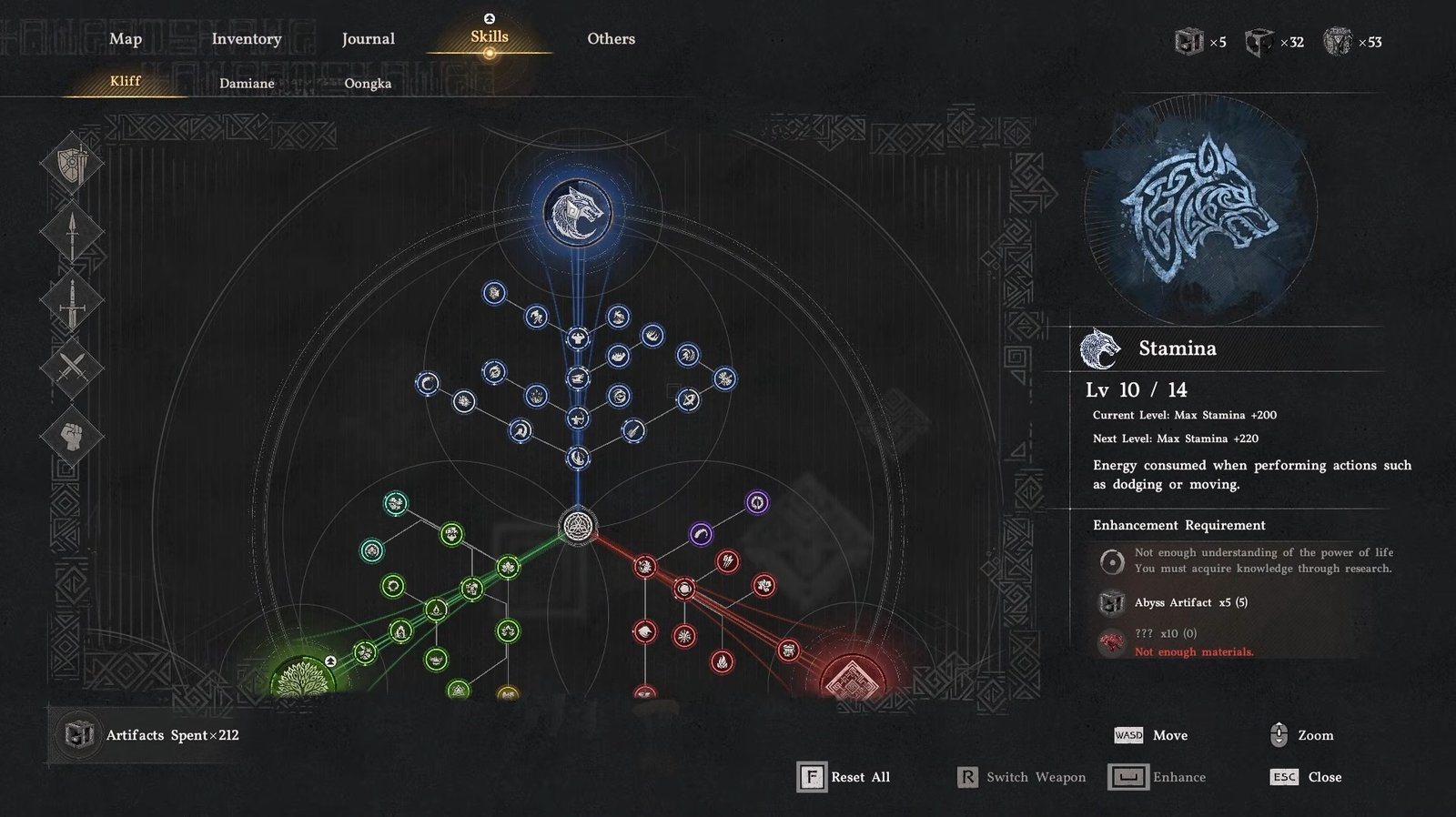Viewport: 1456px width, 817px height.
Task: Click the Switch Weapon option
Action: click(x=1022, y=777)
